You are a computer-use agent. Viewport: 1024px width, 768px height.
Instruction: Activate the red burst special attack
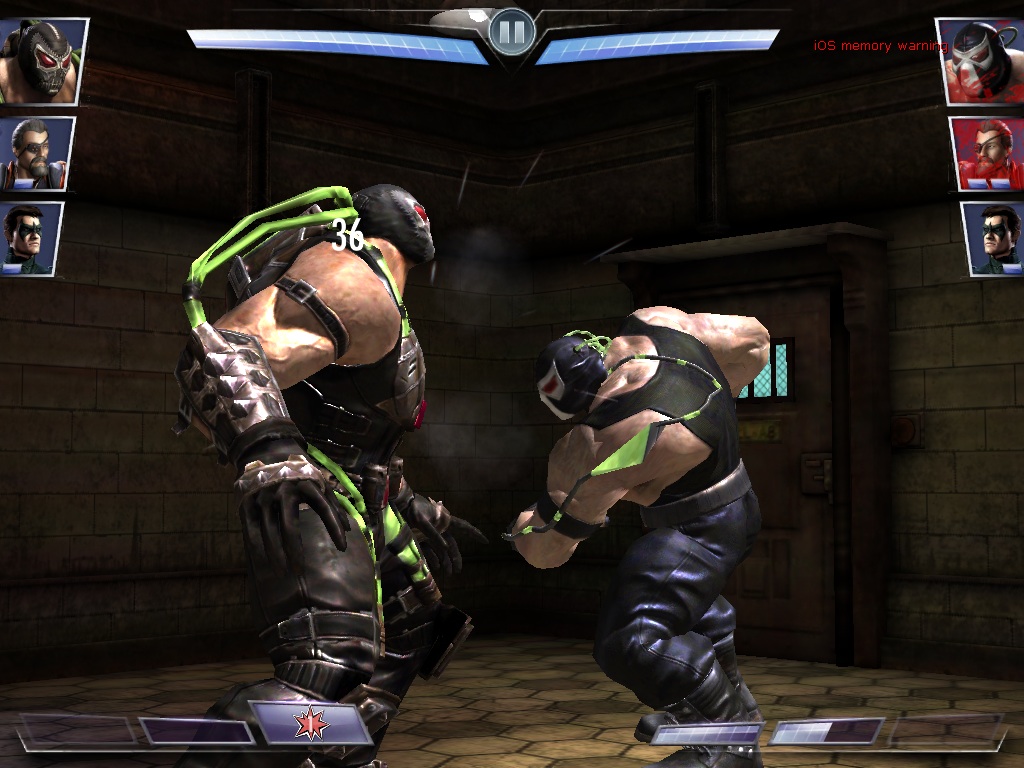point(310,724)
